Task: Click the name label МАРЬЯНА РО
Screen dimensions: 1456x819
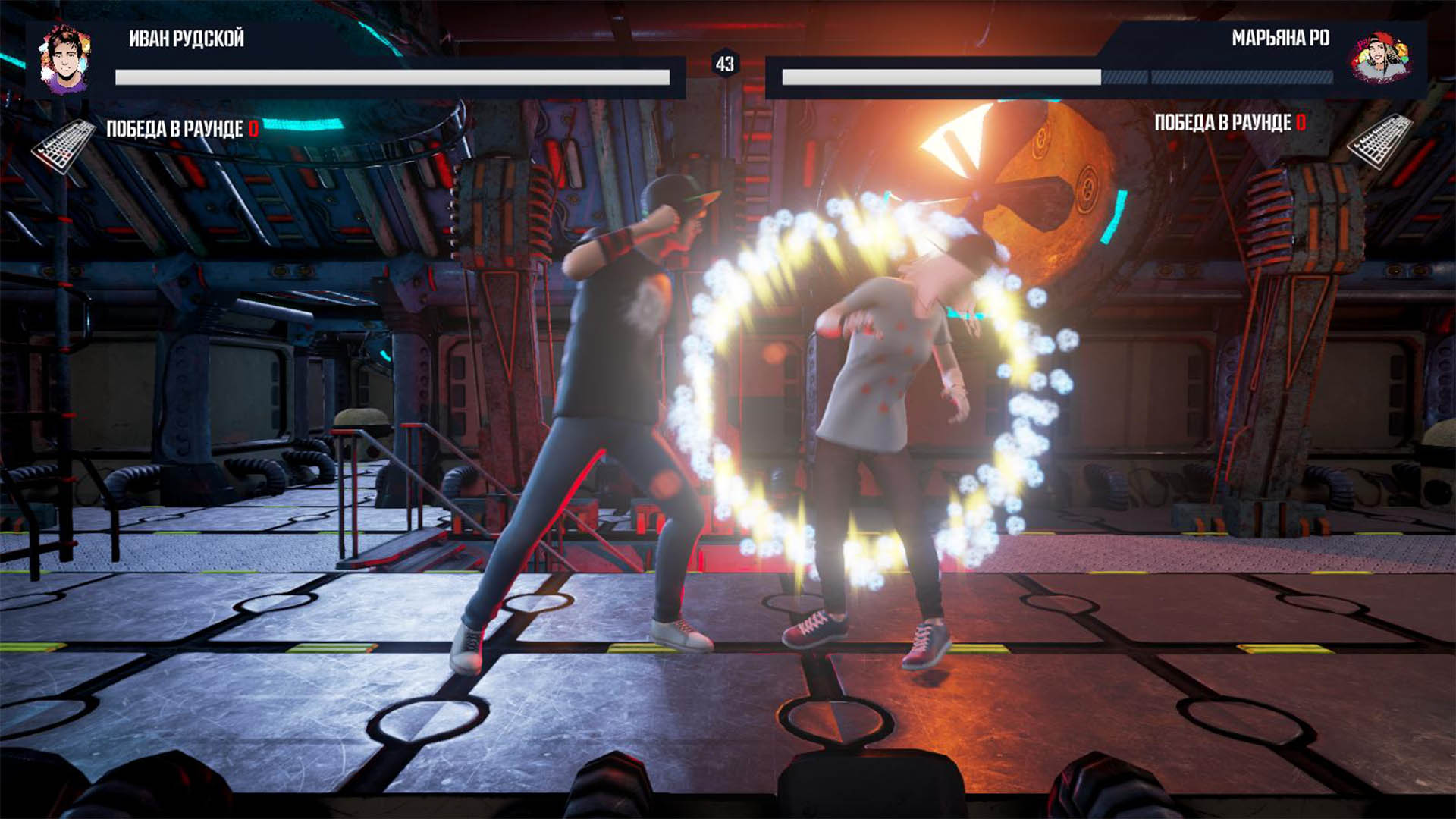Action: [x=1282, y=37]
